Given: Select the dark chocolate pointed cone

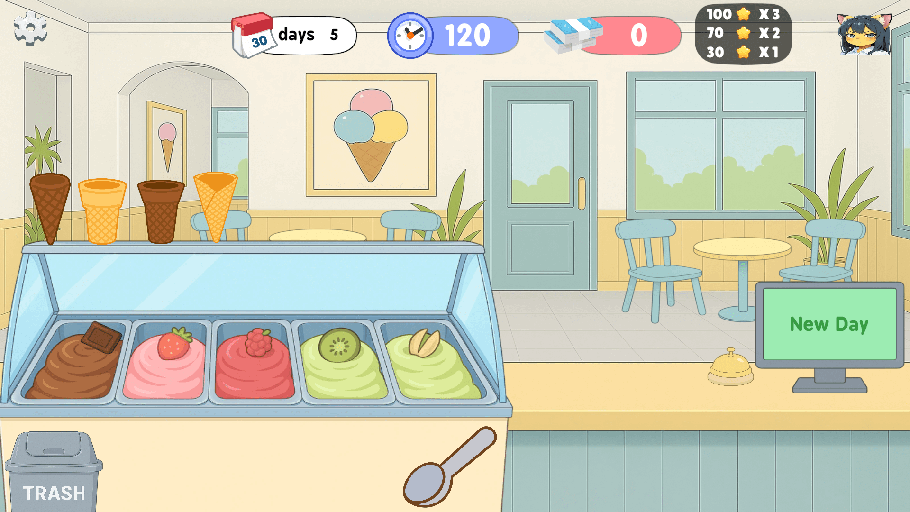Looking at the screenshot, I should (x=50, y=207).
